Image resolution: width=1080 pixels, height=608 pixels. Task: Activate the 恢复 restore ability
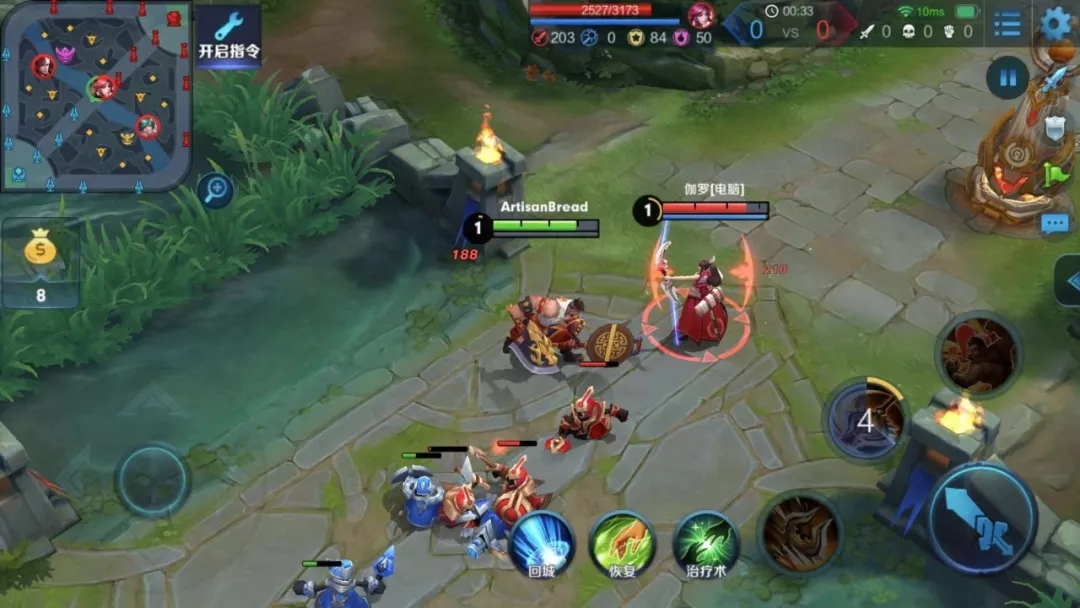click(x=622, y=545)
